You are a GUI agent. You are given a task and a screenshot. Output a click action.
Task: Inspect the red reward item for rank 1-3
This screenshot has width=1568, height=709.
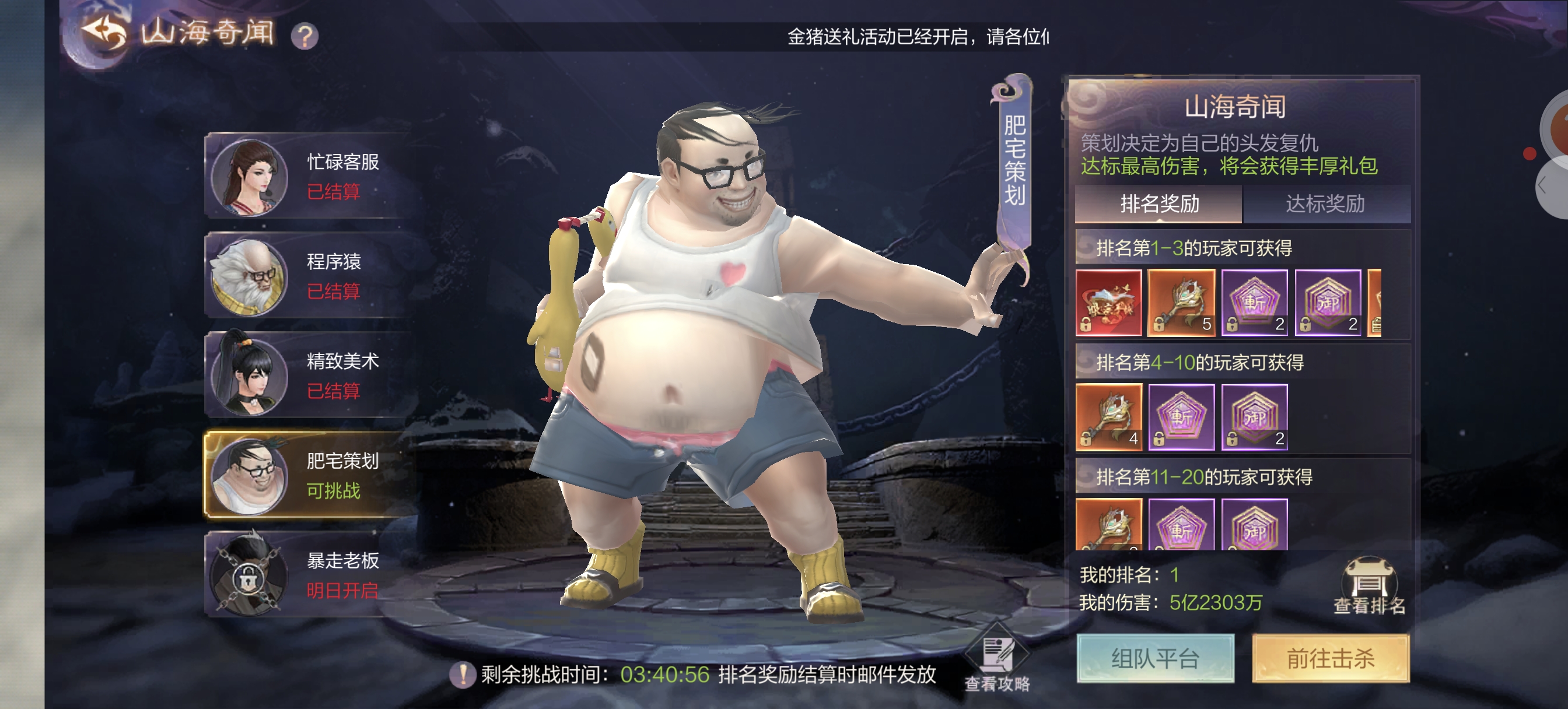[1108, 303]
